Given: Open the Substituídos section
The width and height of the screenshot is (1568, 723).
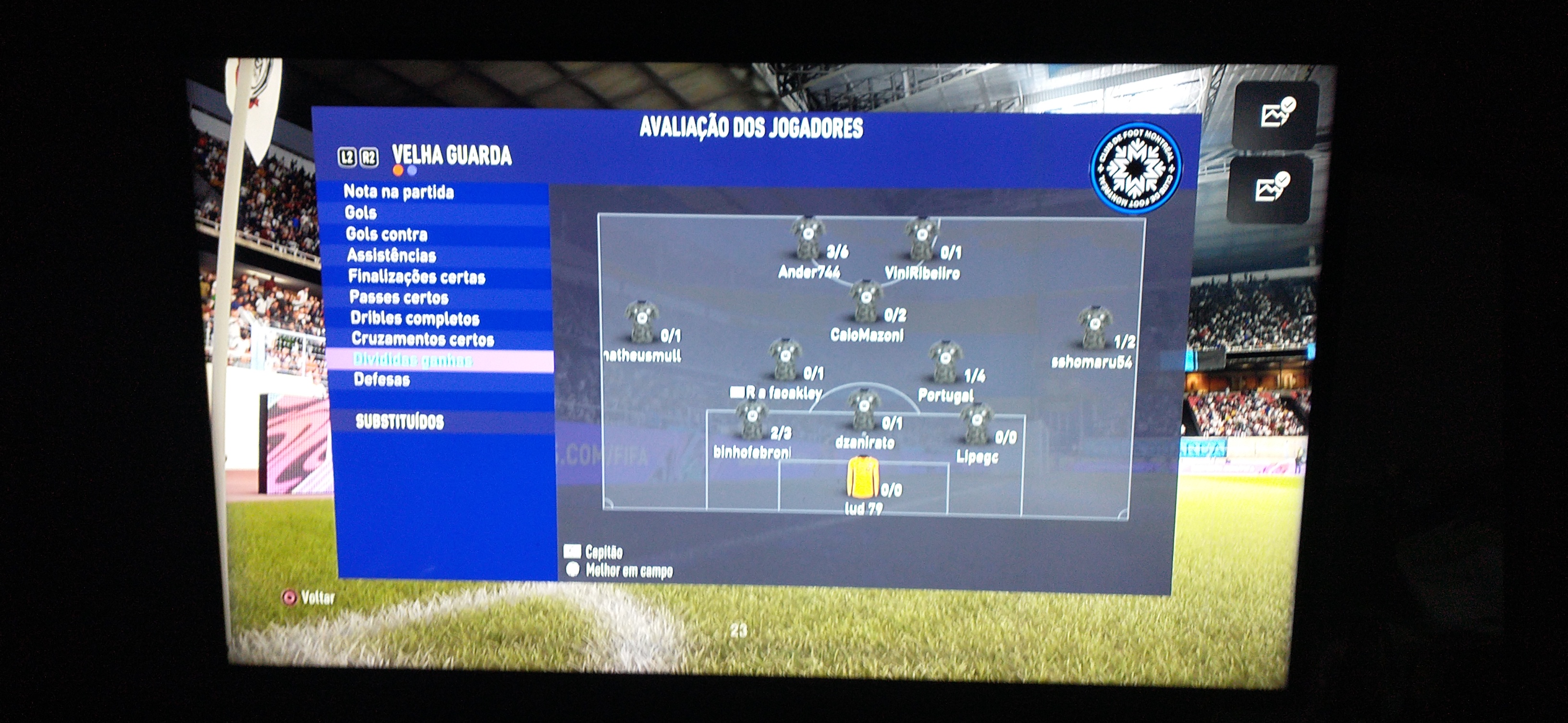Looking at the screenshot, I should [x=399, y=422].
